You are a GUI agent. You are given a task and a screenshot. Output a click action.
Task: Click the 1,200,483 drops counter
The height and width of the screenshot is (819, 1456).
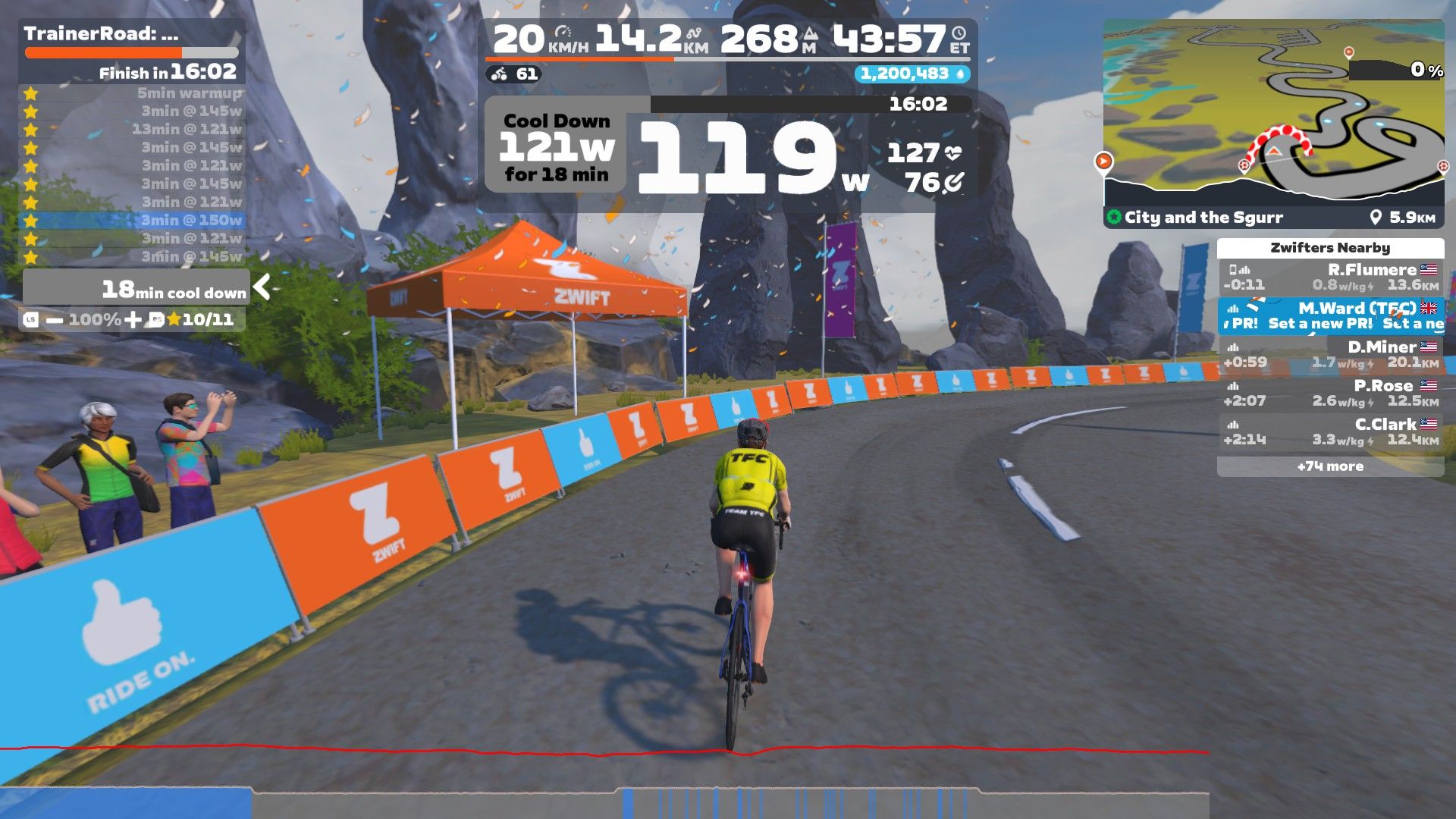912,74
